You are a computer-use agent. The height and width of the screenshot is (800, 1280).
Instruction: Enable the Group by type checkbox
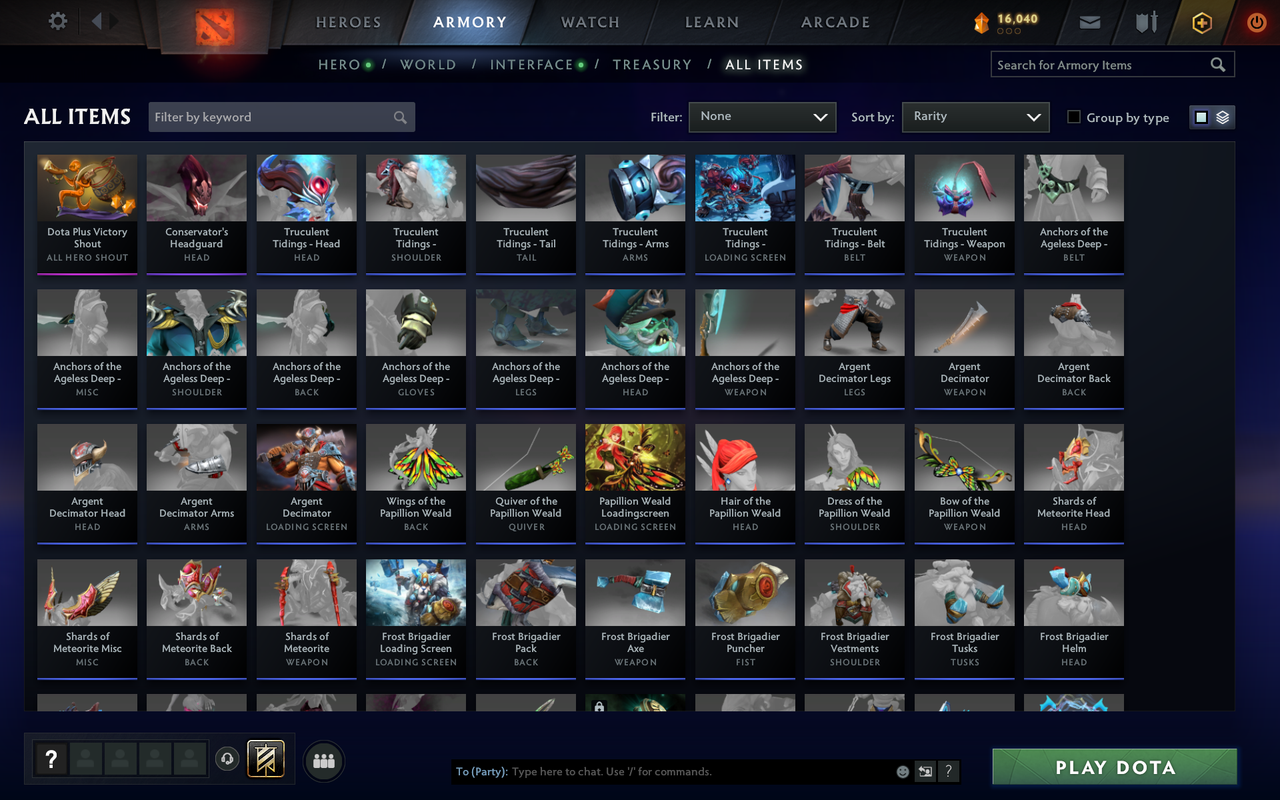[x=1075, y=117]
